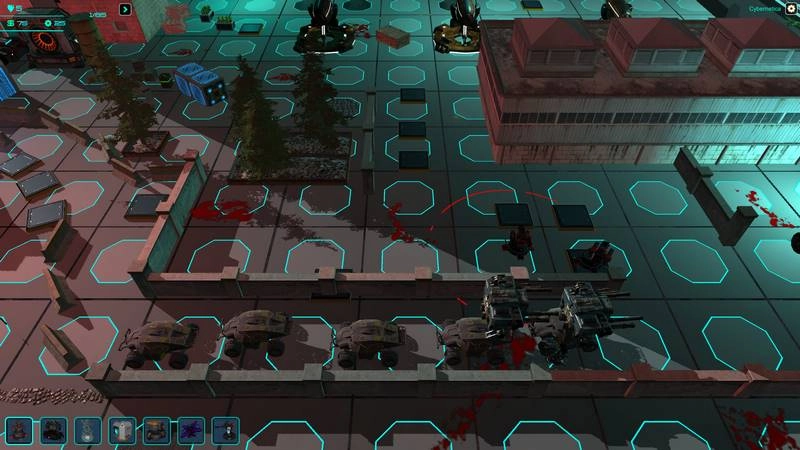Select the purple spiky tower slot
The width and height of the screenshot is (800, 450).
pos(191,431)
